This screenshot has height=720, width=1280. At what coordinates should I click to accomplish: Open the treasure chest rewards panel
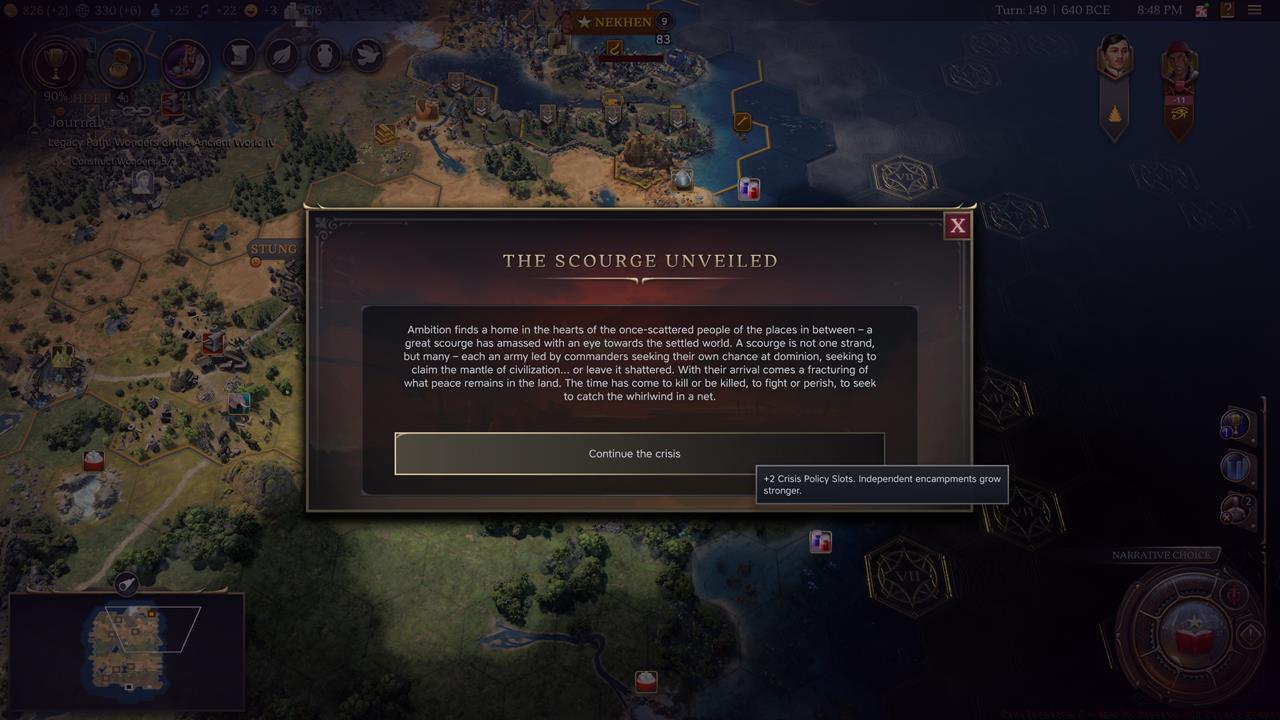click(121, 64)
